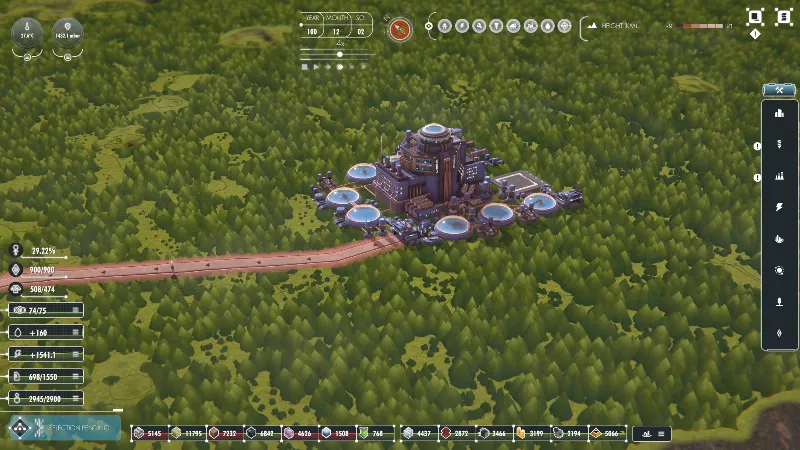Open the construction tools button
This screenshot has height=450, width=800.
pos(778,90)
